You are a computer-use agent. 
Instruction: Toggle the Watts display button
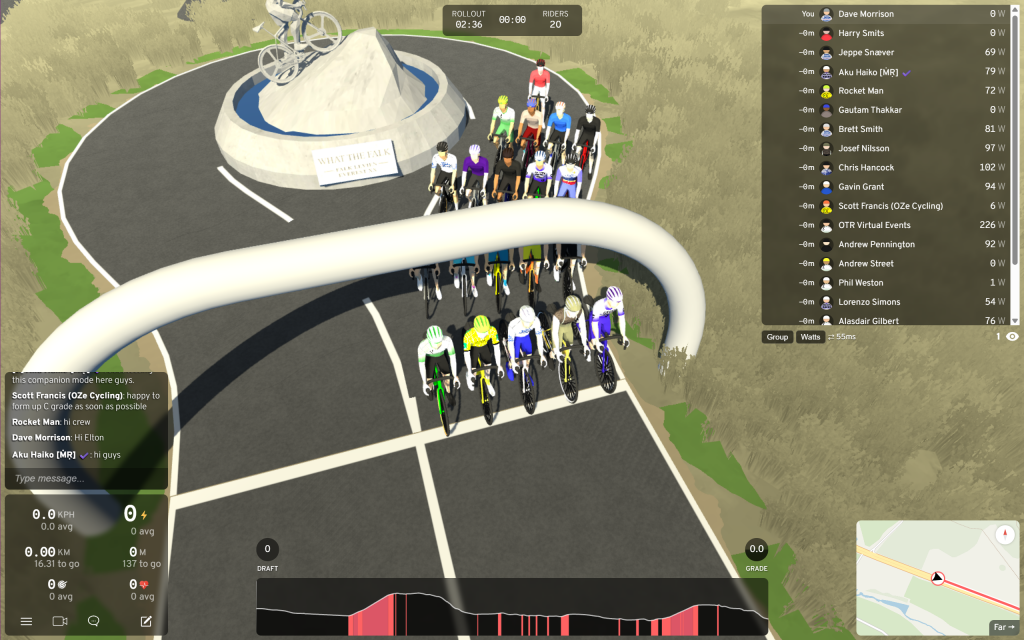(810, 337)
